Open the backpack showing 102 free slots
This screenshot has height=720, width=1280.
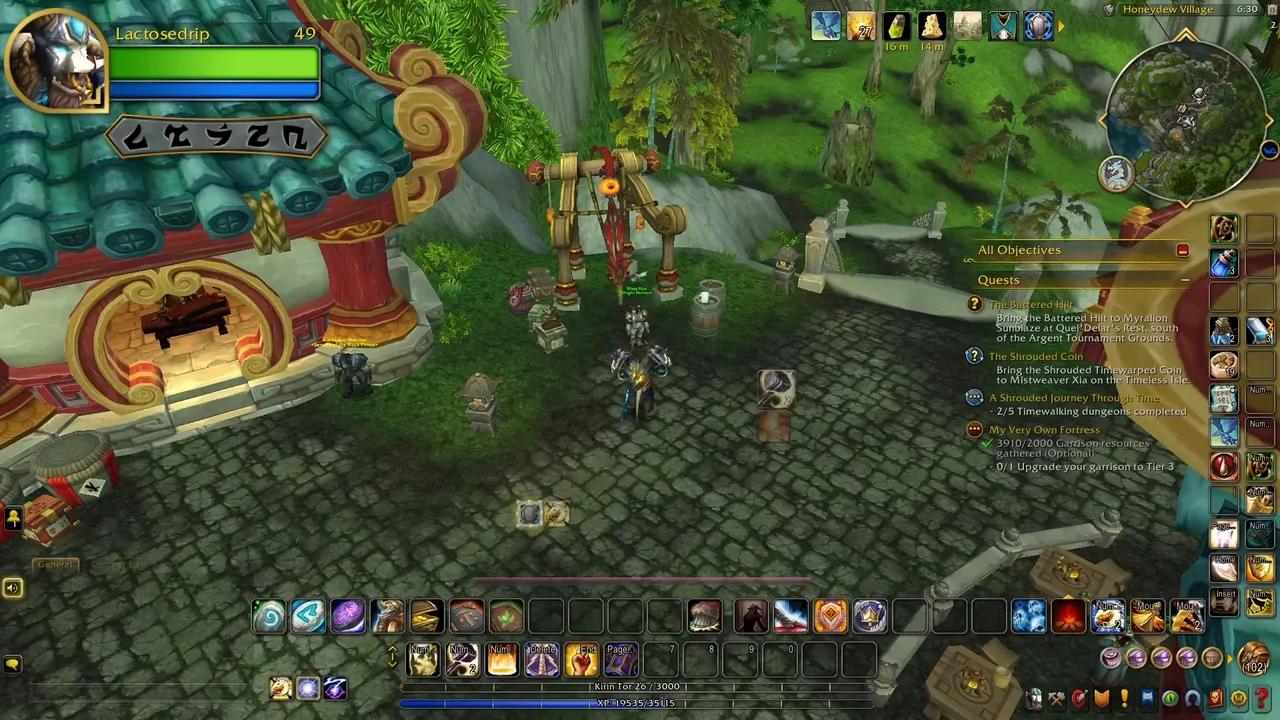(1252, 660)
